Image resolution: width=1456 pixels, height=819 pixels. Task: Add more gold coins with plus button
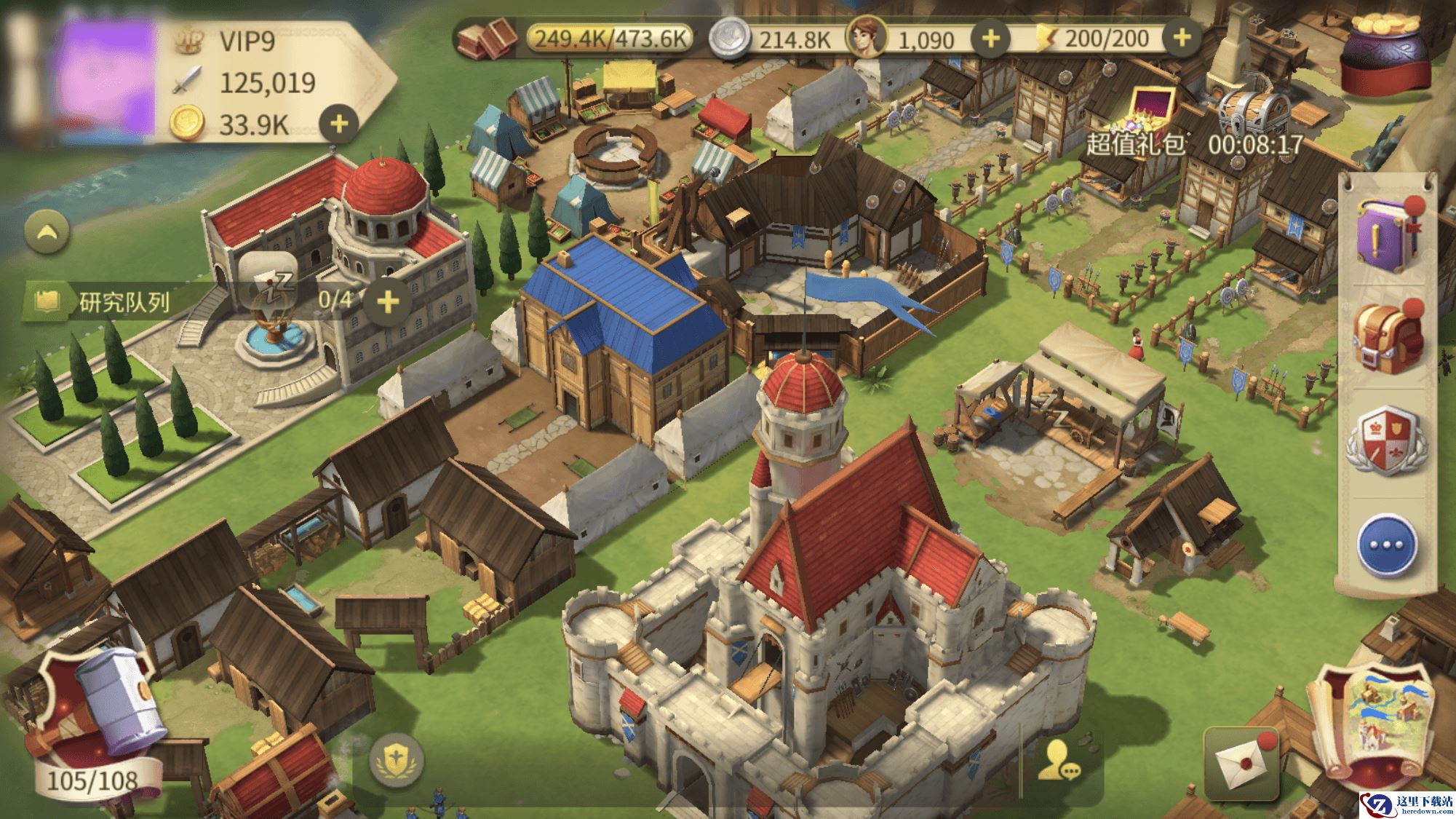click(339, 124)
